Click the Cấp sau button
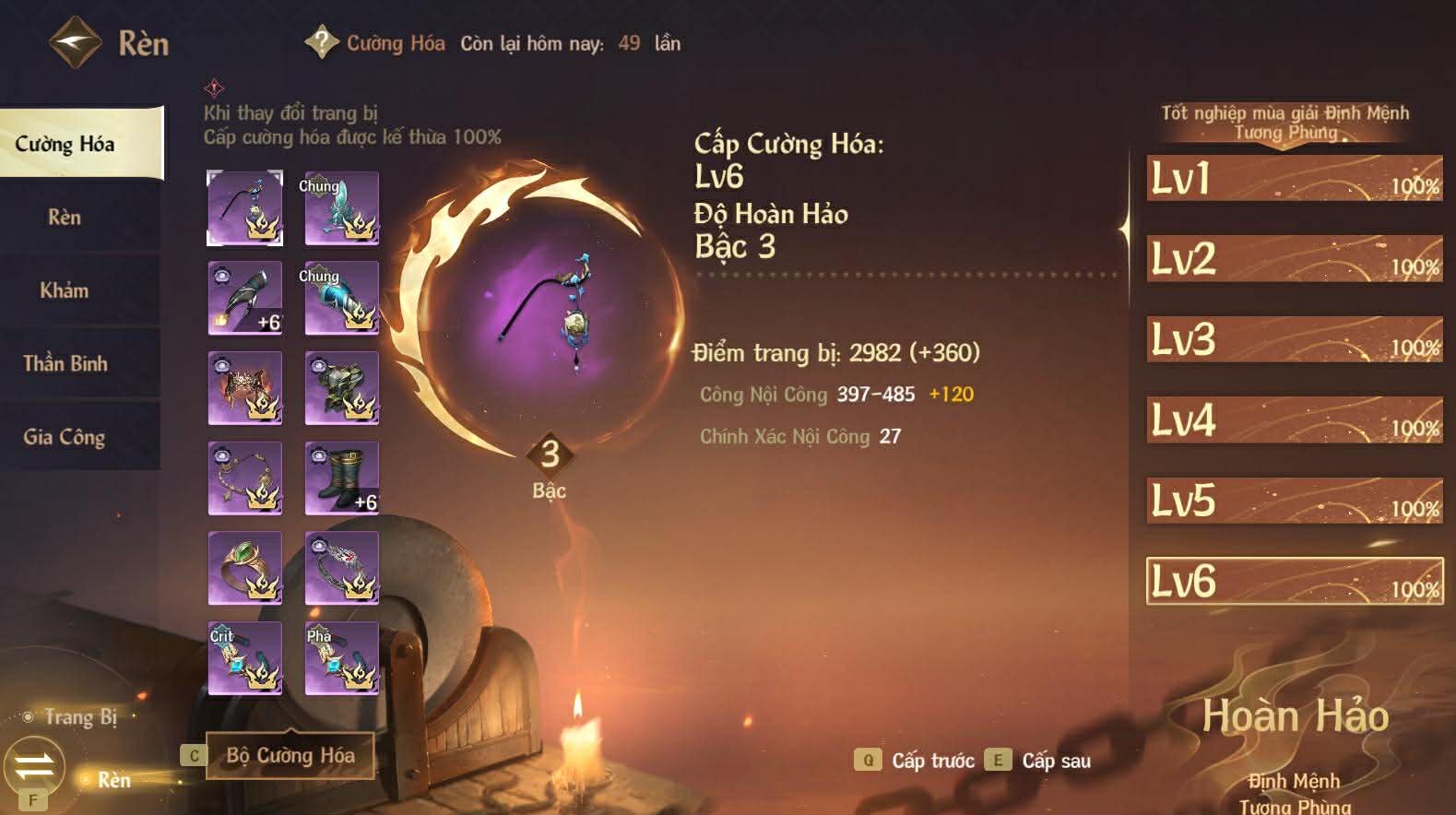The image size is (1456, 815). [x=1054, y=761]
